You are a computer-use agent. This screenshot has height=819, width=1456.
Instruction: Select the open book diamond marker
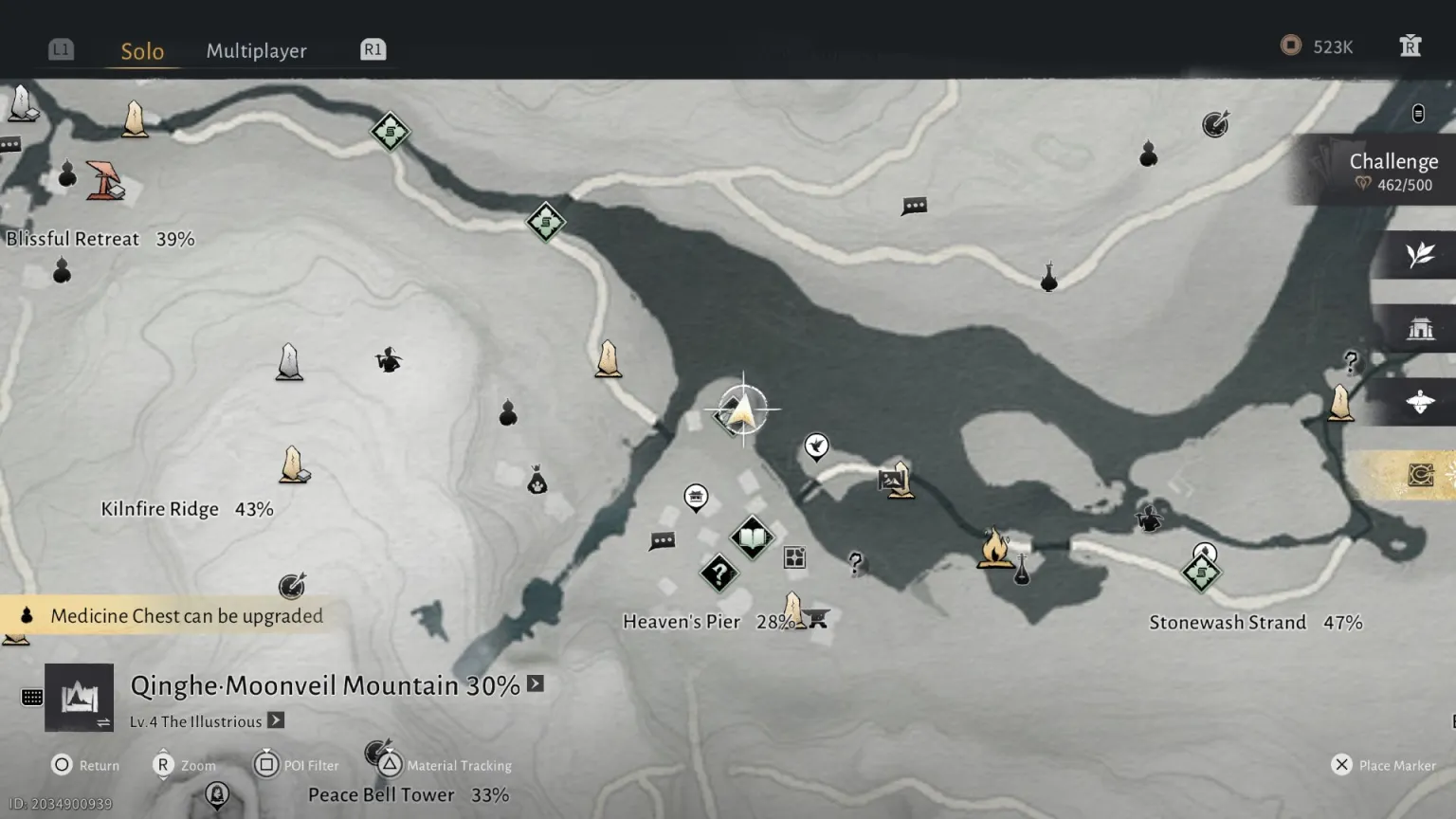point(752,538)
